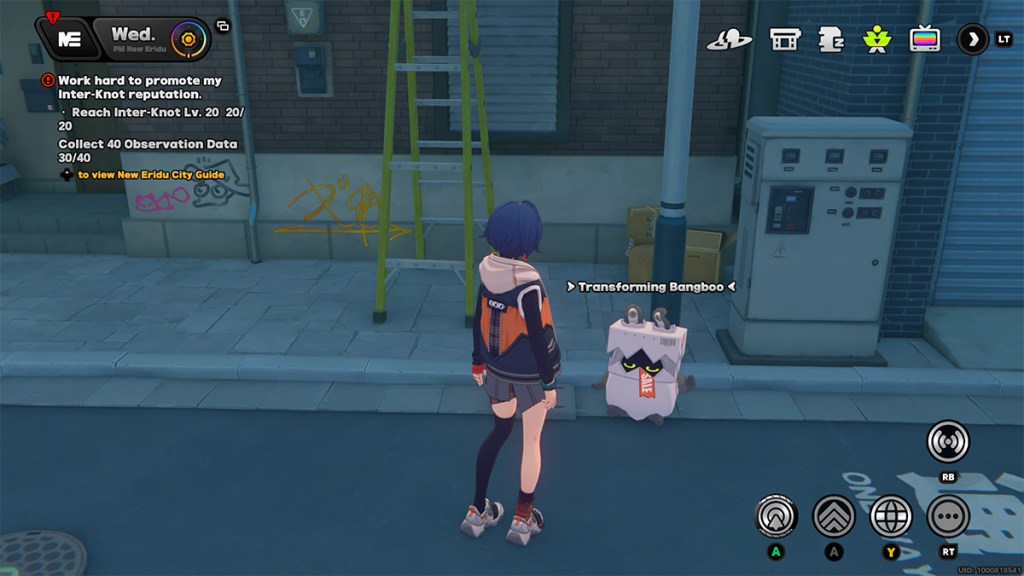Click the Wed. time-of-day clock dial
The height and width of the screenshot is (576, 1024).
point(185,40)
